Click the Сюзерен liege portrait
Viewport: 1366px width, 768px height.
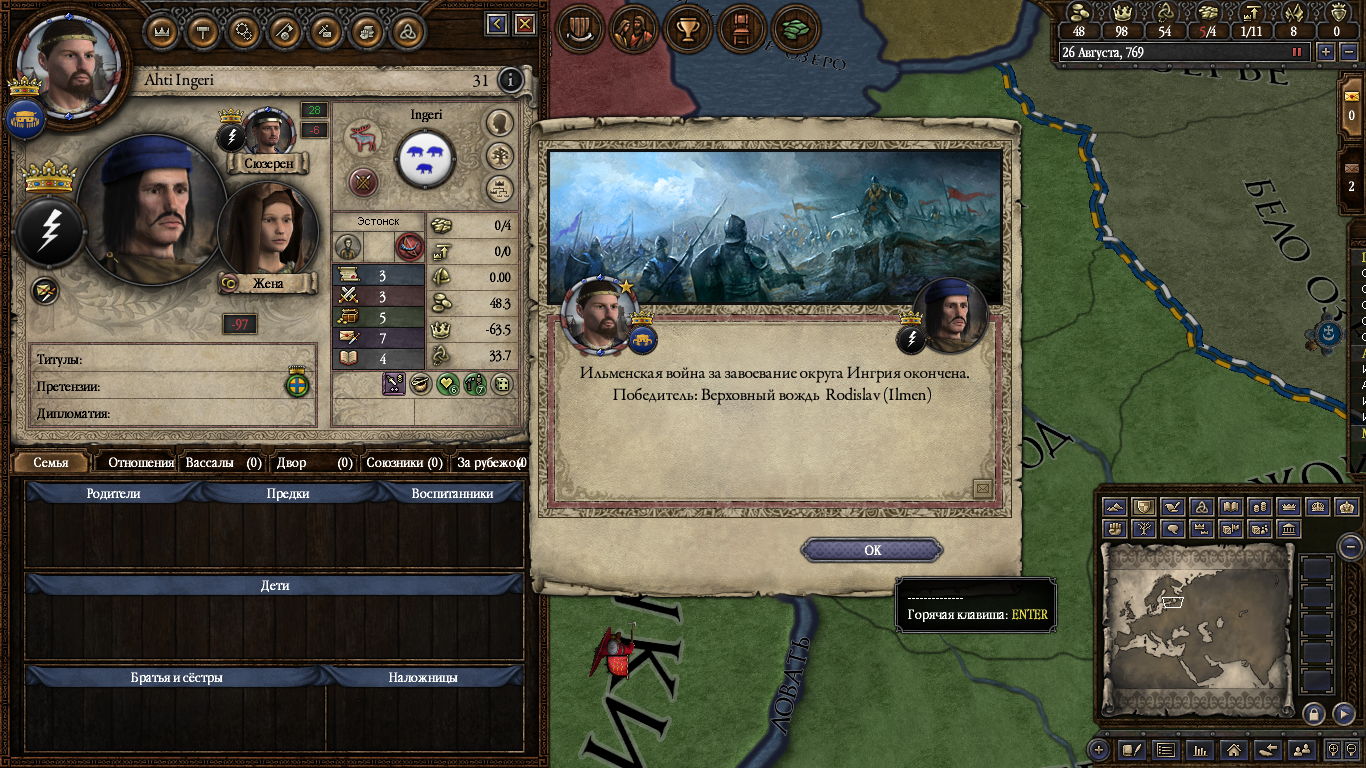[x=268, y=131]
